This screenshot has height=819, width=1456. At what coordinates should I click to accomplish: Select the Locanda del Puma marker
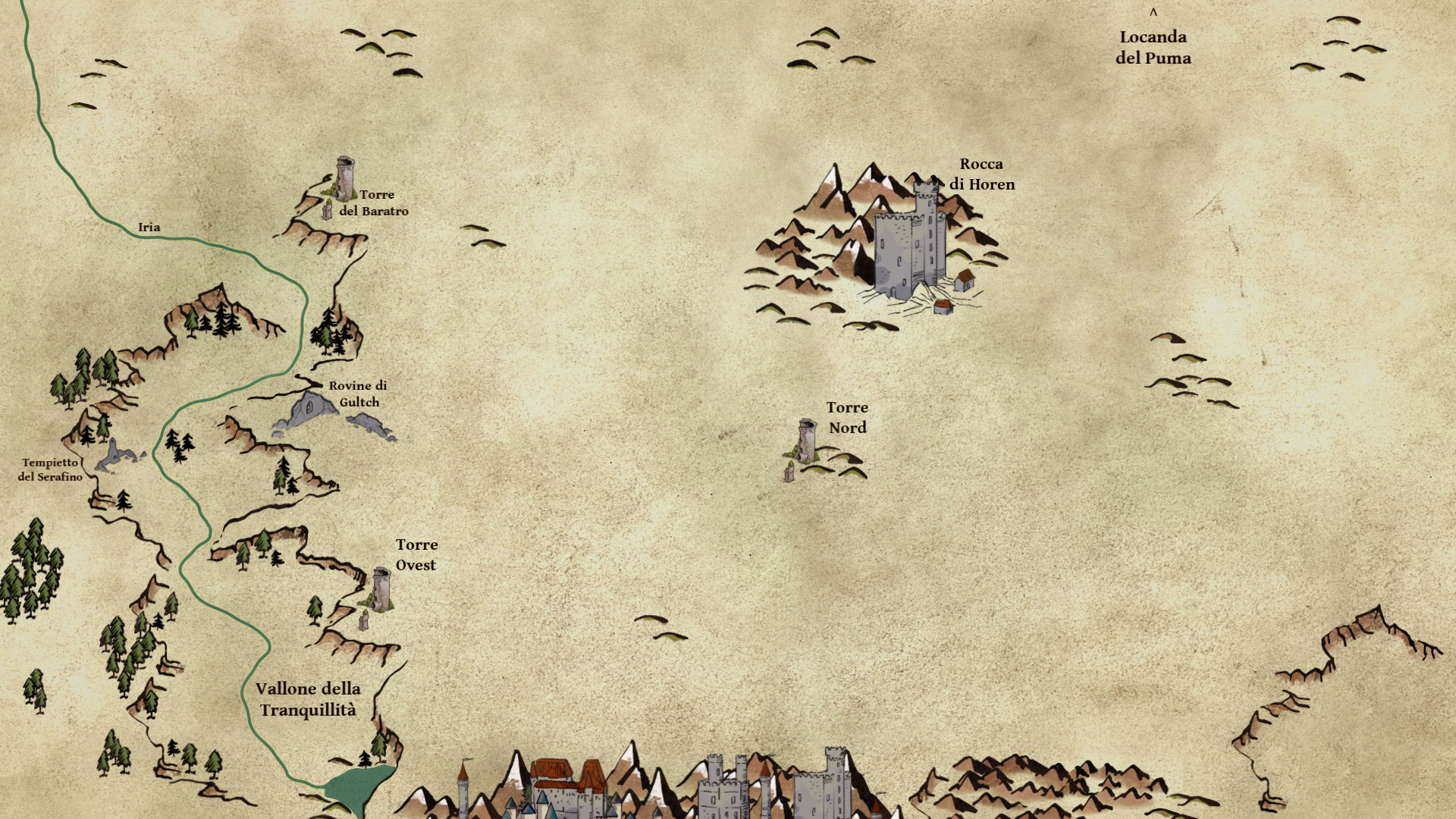tap(1153, 12)
